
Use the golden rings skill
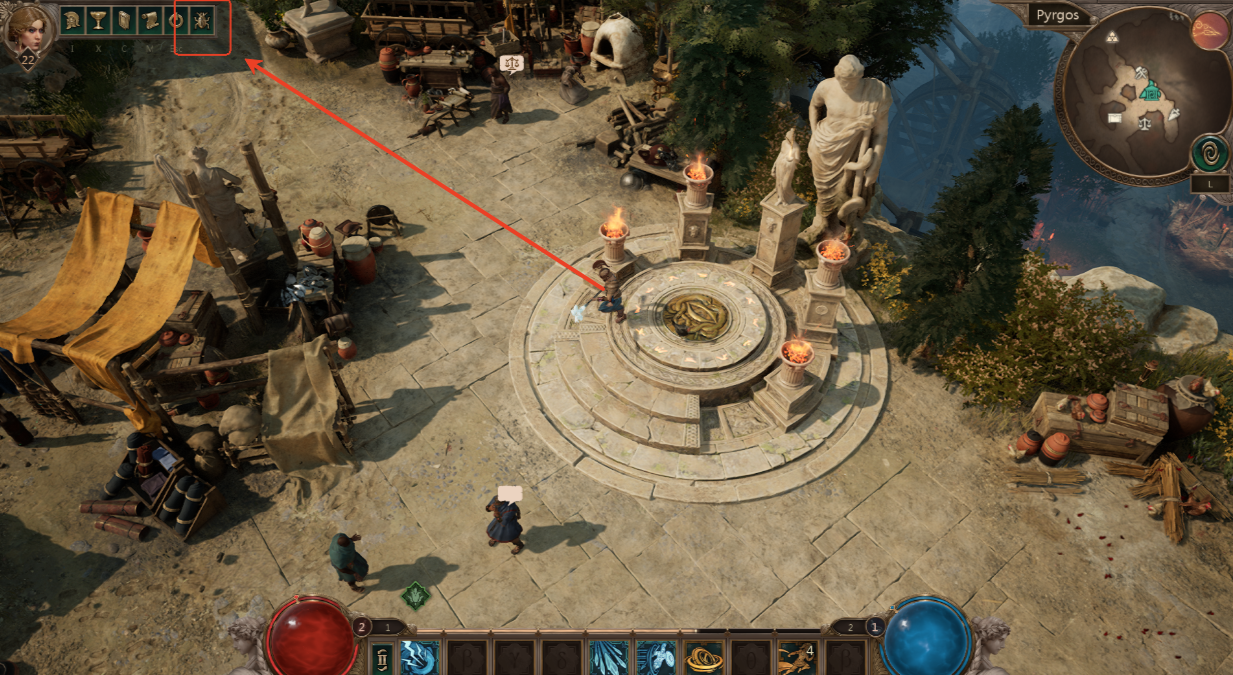point(703,658)
